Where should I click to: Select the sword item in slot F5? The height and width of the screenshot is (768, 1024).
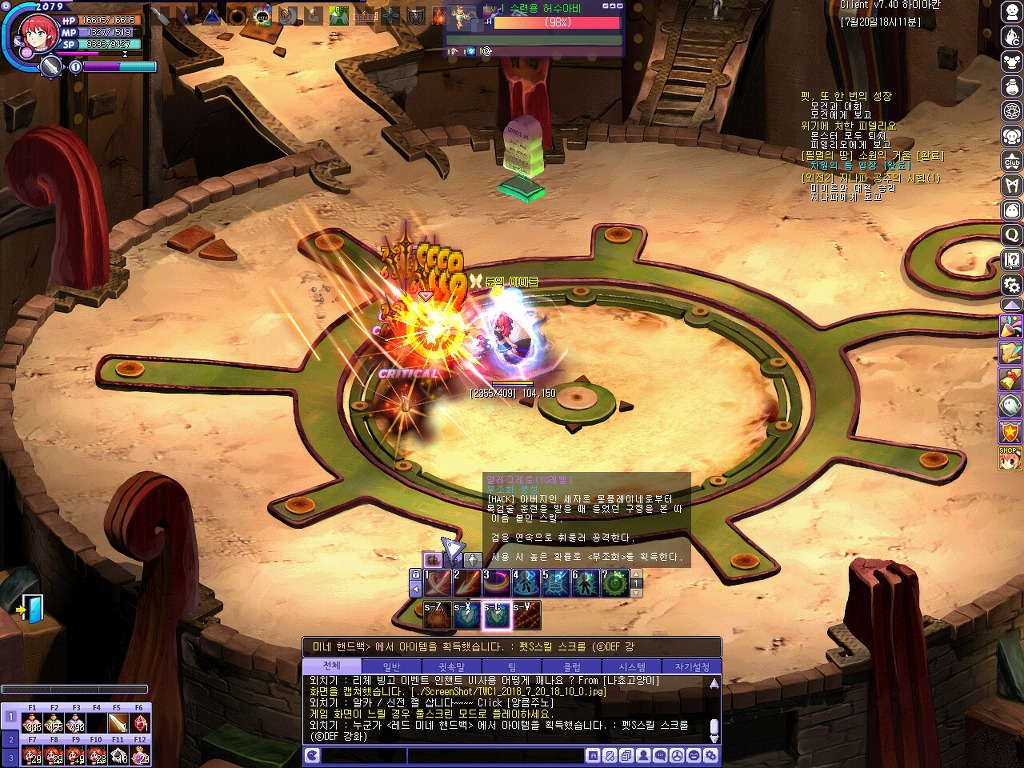tap(117, 723)
